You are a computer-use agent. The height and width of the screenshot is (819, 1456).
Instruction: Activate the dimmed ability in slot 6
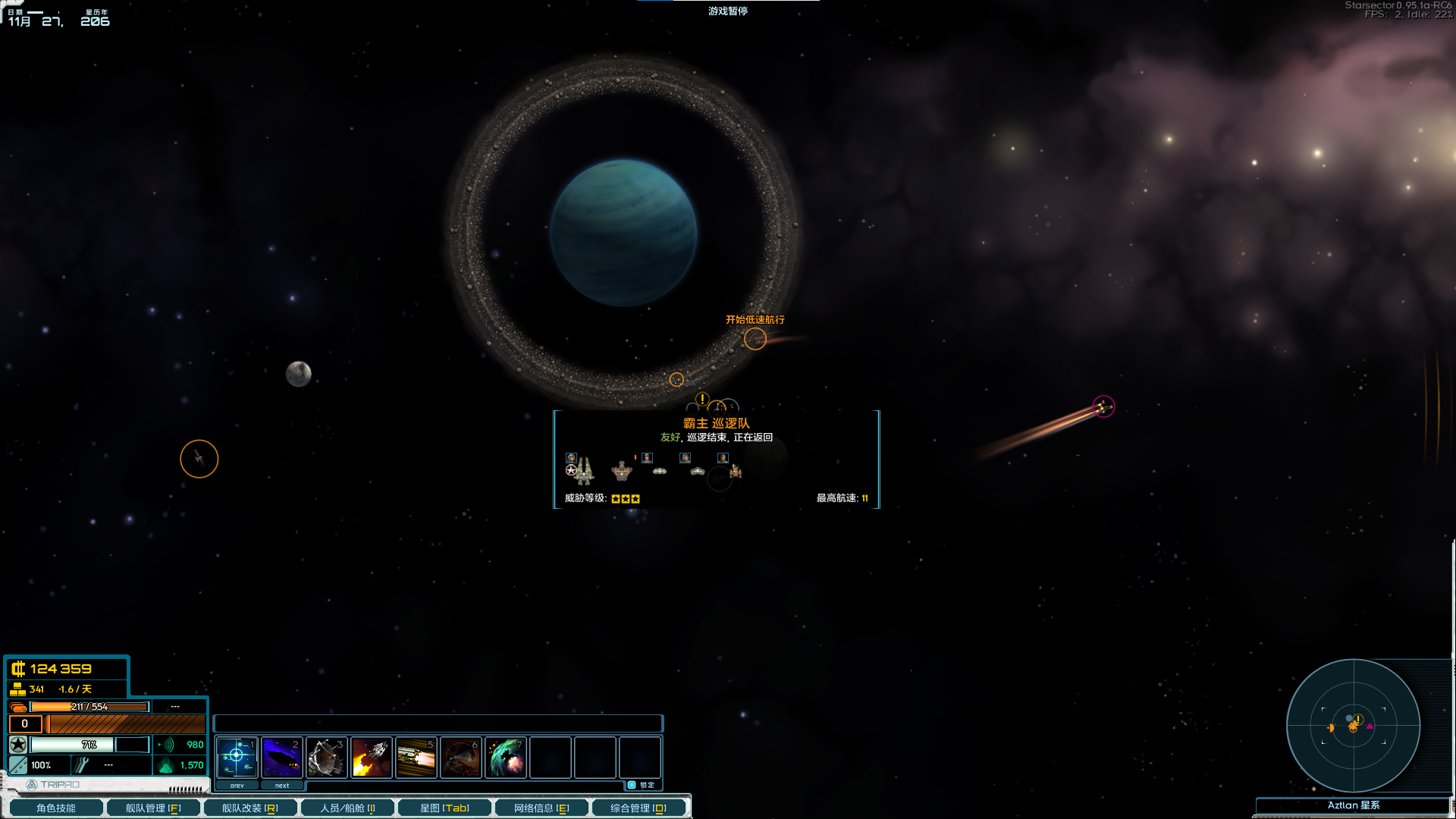pyautogui.click(x=460, y=756)
